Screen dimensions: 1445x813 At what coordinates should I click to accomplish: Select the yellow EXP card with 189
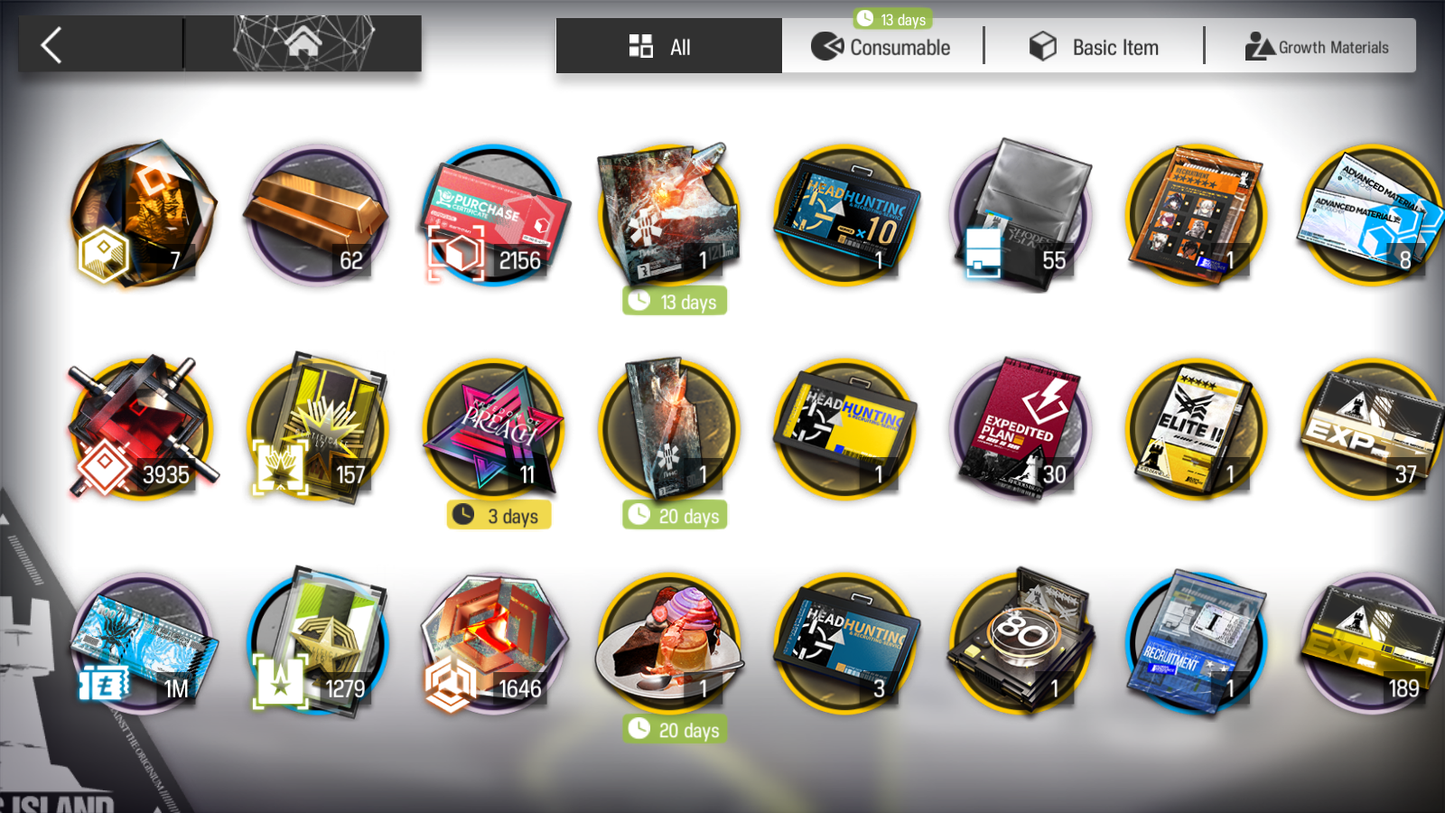[x=1372, y=643]
